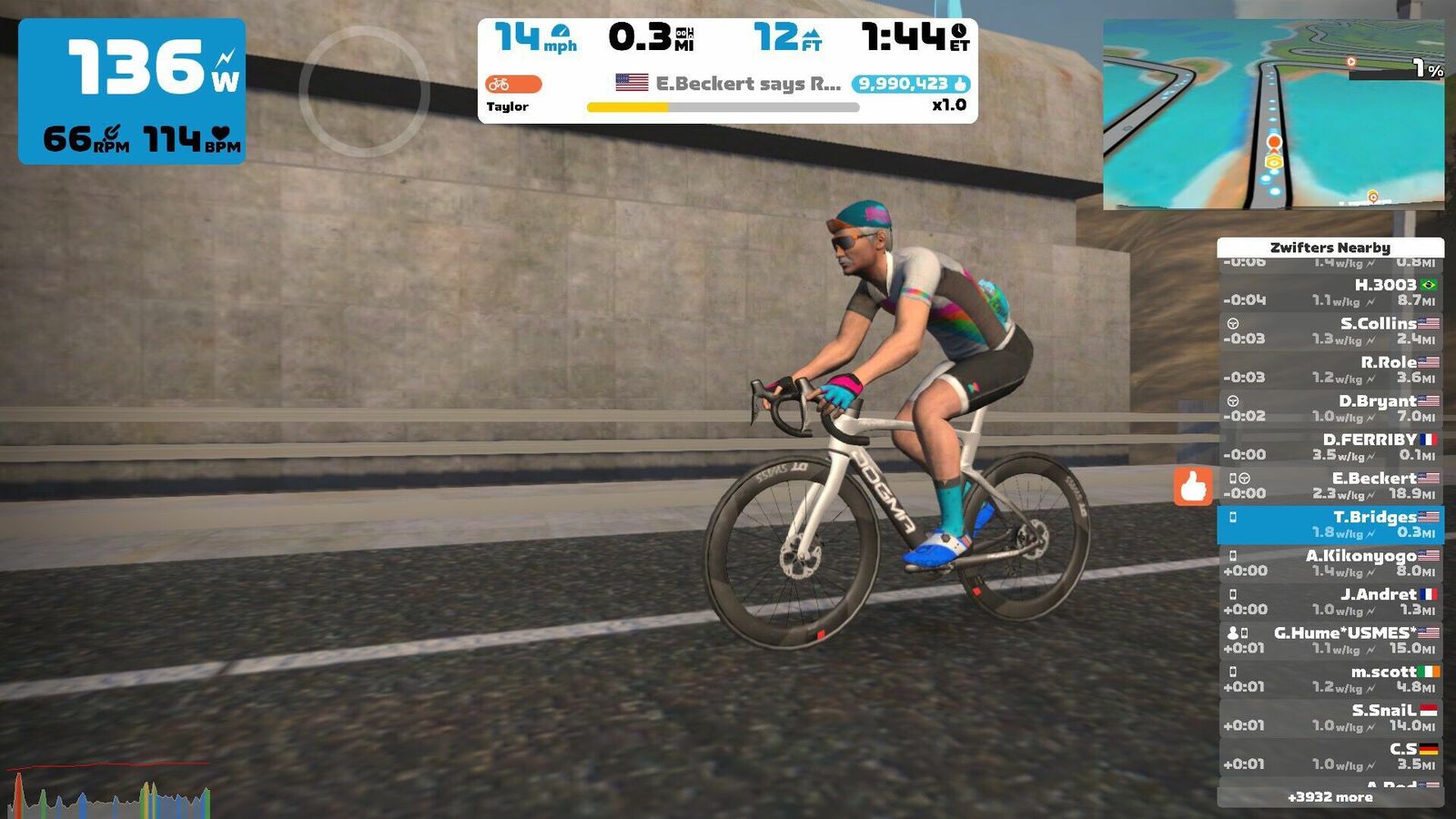Select the highlighted T.Bridges row

point(1330,525)
